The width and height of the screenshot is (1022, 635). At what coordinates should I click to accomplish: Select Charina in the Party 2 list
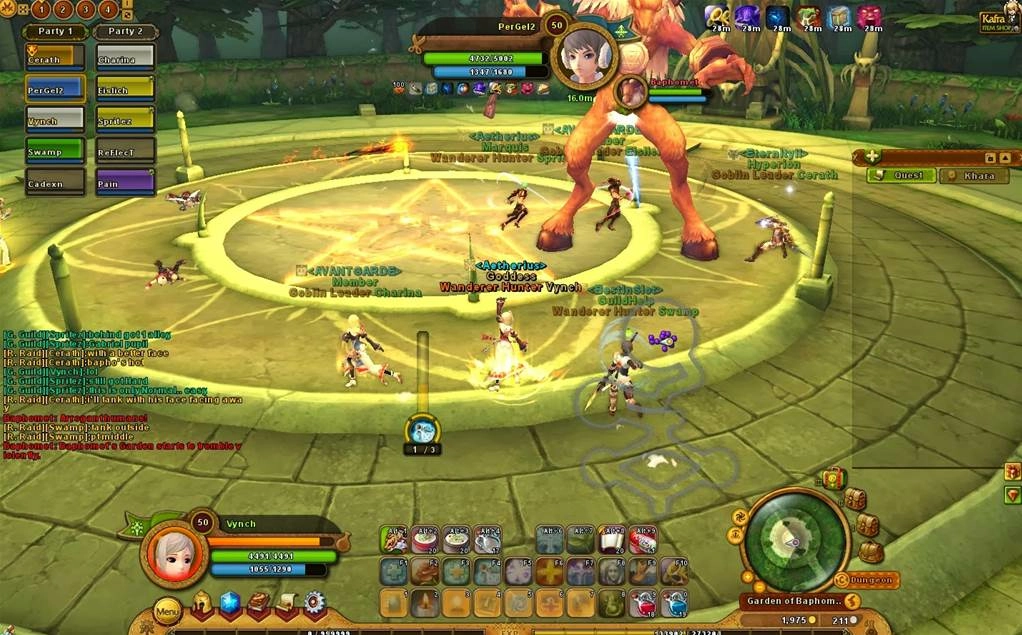click(125, 56)
